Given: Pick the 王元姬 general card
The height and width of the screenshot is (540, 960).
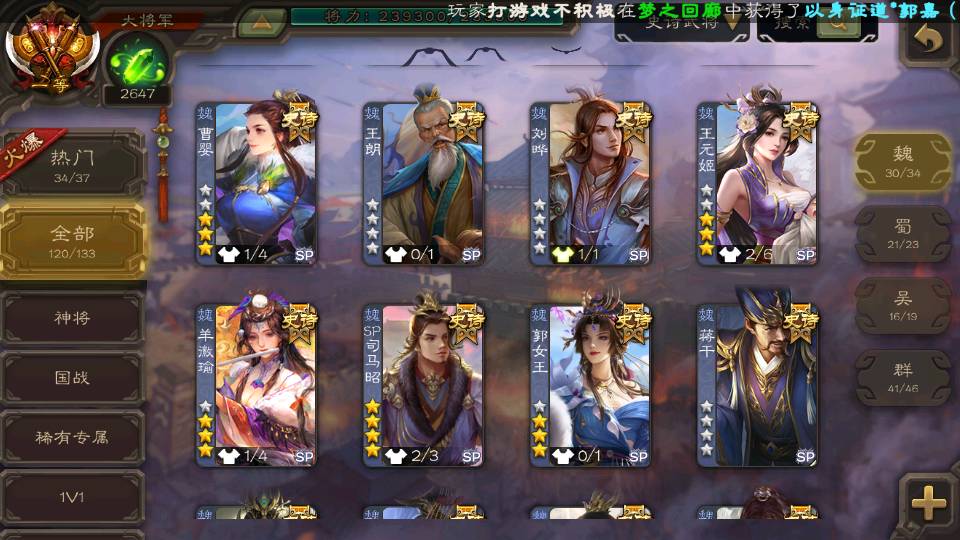Looking at the screenshot, I should tap(757, 182).
